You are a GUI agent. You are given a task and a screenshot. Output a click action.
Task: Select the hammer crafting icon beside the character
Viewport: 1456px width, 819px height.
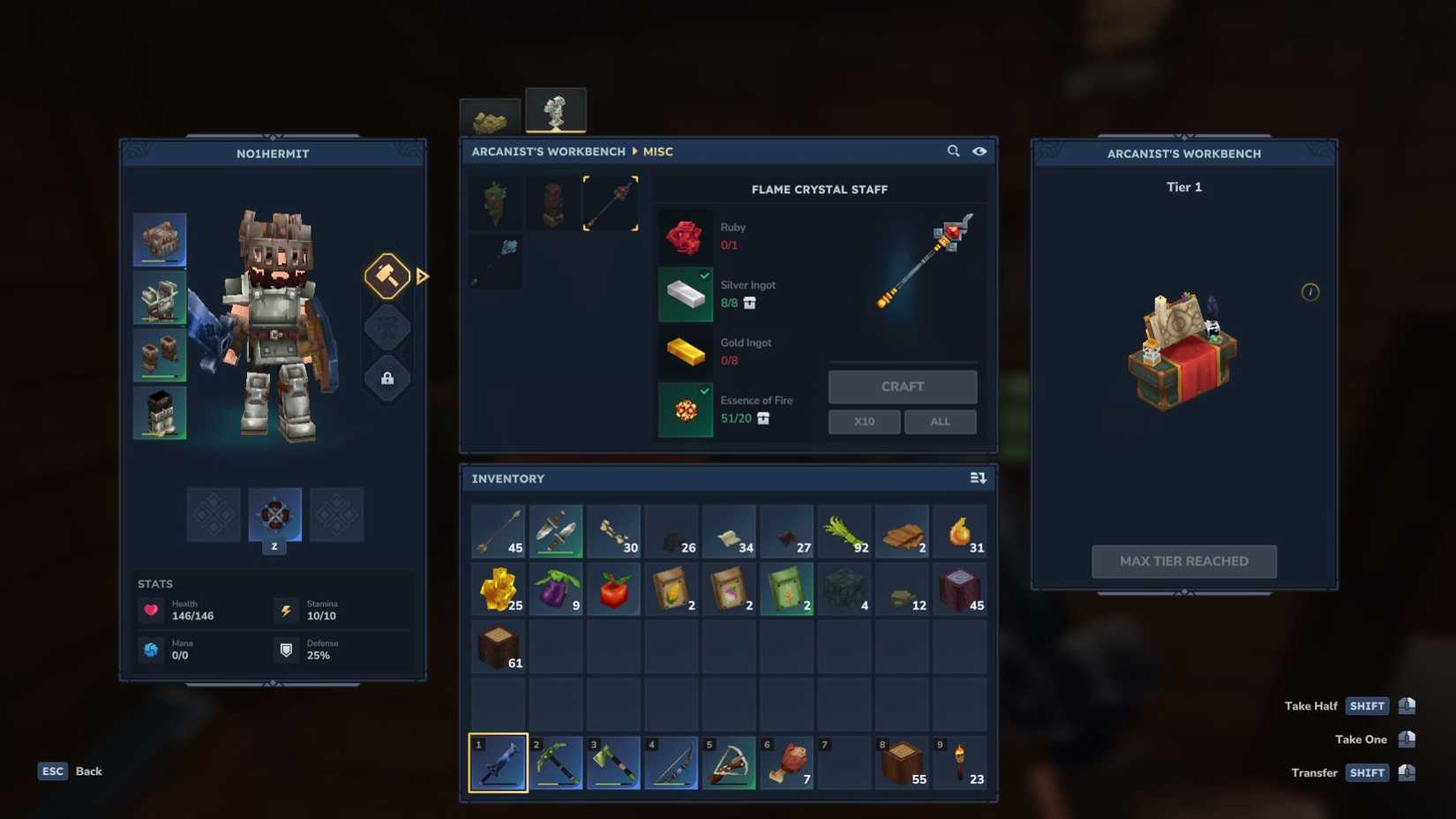tap(387, 276)
